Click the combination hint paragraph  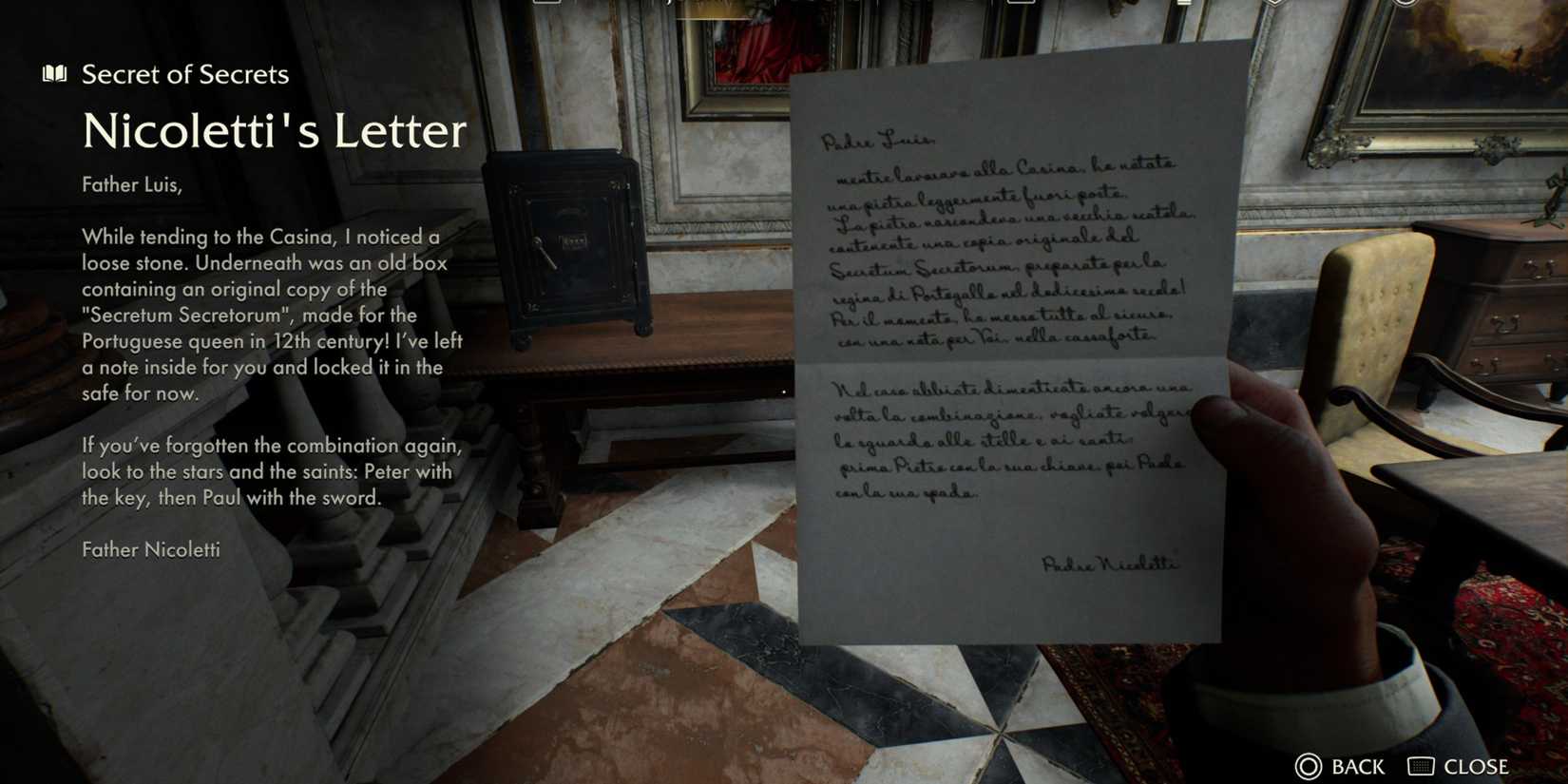click(x=271, y=470)
